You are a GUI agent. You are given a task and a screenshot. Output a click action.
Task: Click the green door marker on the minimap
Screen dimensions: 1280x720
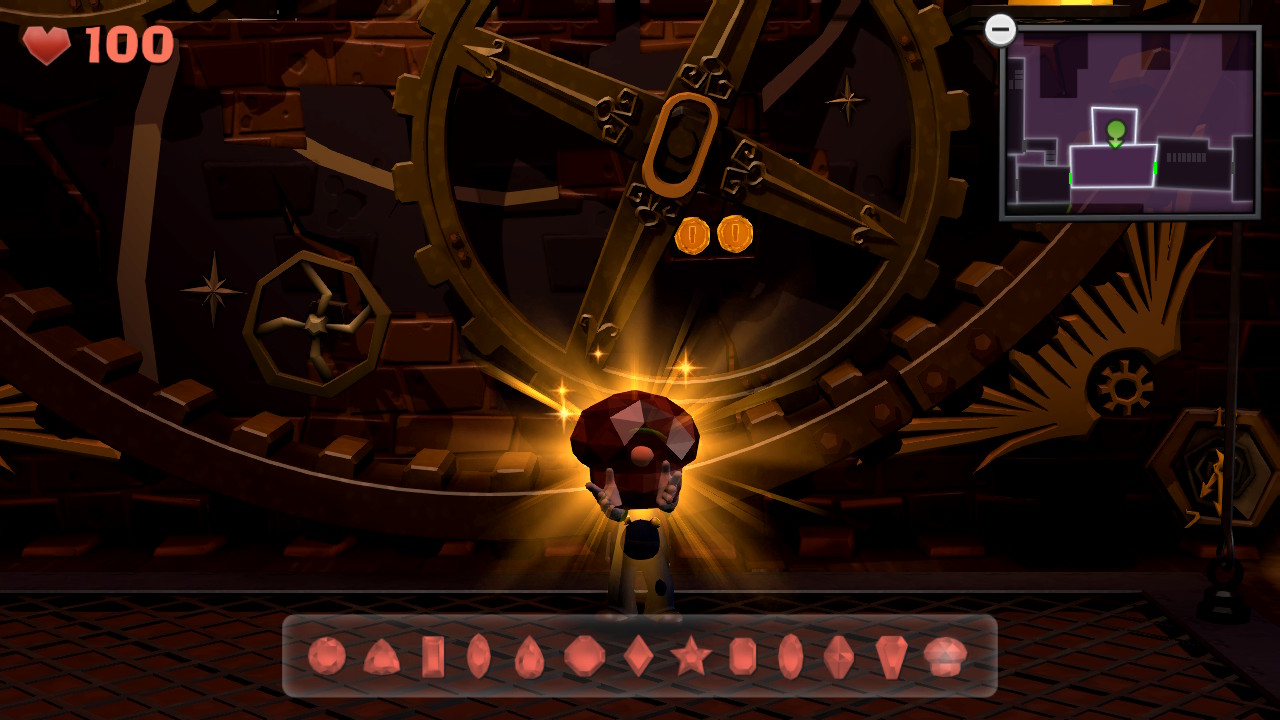coord(1156,167)
